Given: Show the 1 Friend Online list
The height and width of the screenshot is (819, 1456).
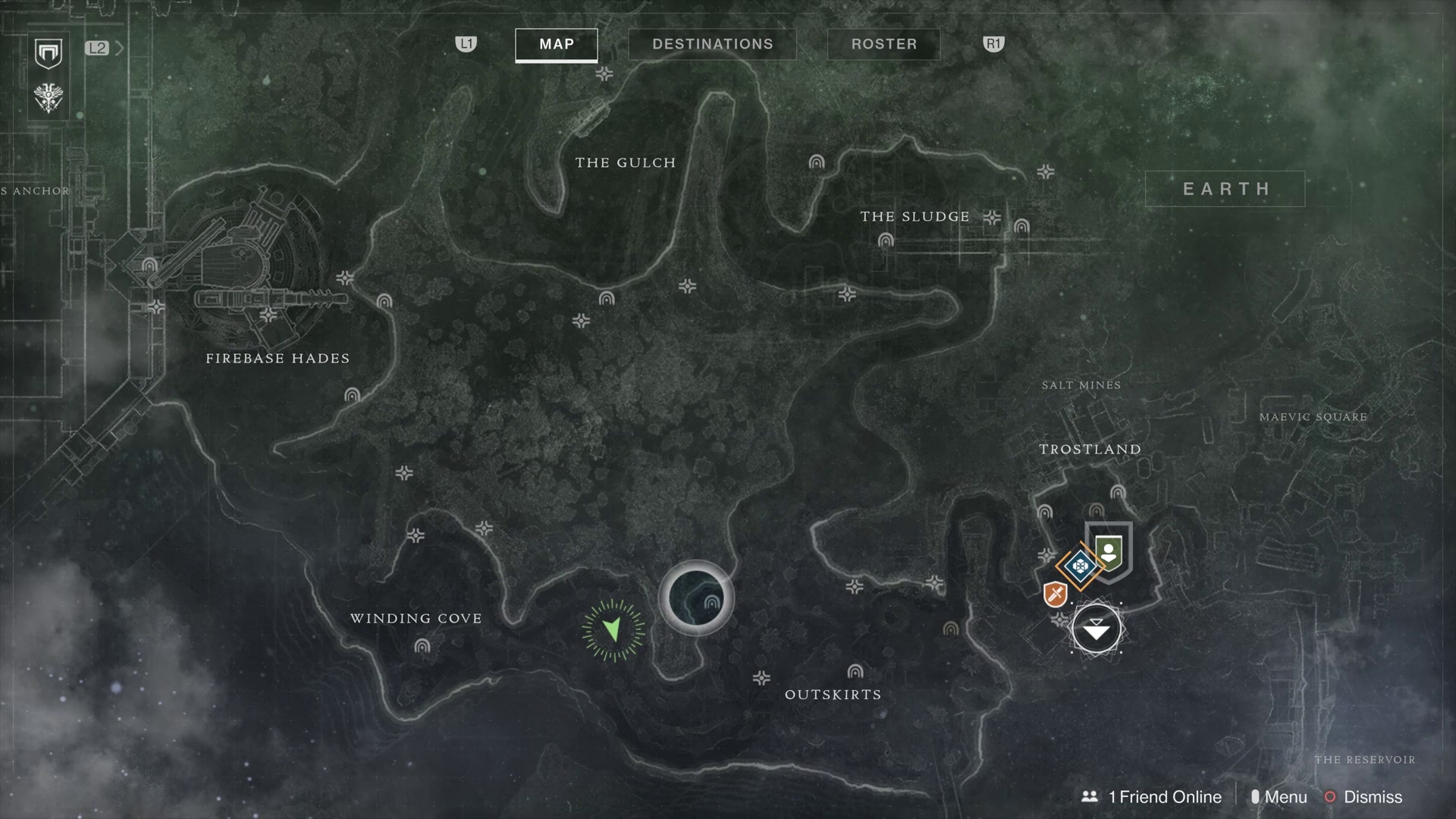Looking at the screenshot, I should pyautogui.click(x=1151, y=797).
